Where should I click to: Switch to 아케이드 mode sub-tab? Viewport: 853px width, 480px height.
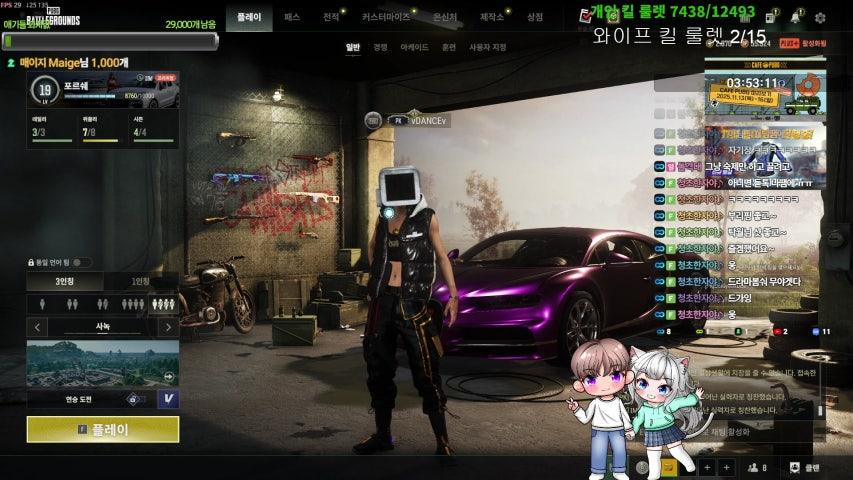pyautogui.click(x=414, y=47)
